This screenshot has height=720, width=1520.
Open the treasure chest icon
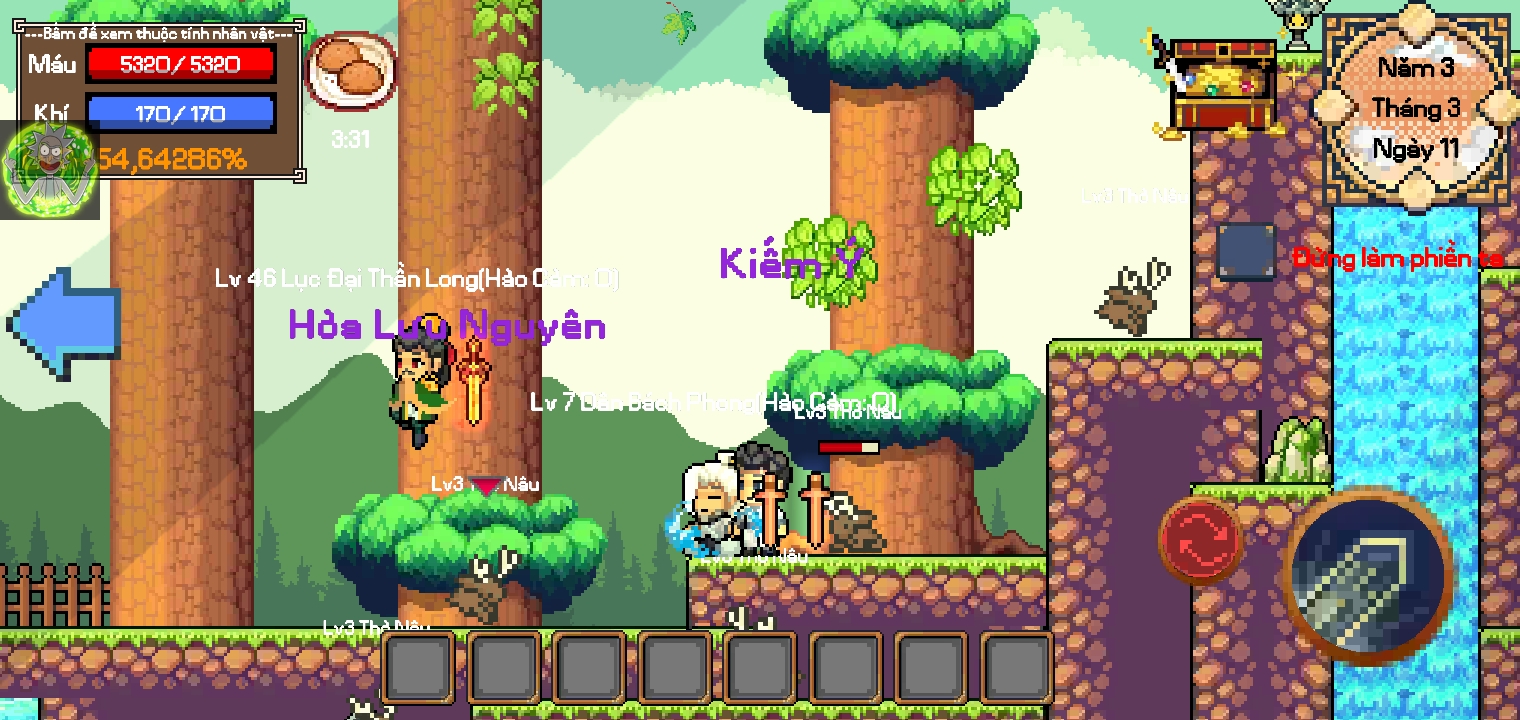[x=1221, y=86]
